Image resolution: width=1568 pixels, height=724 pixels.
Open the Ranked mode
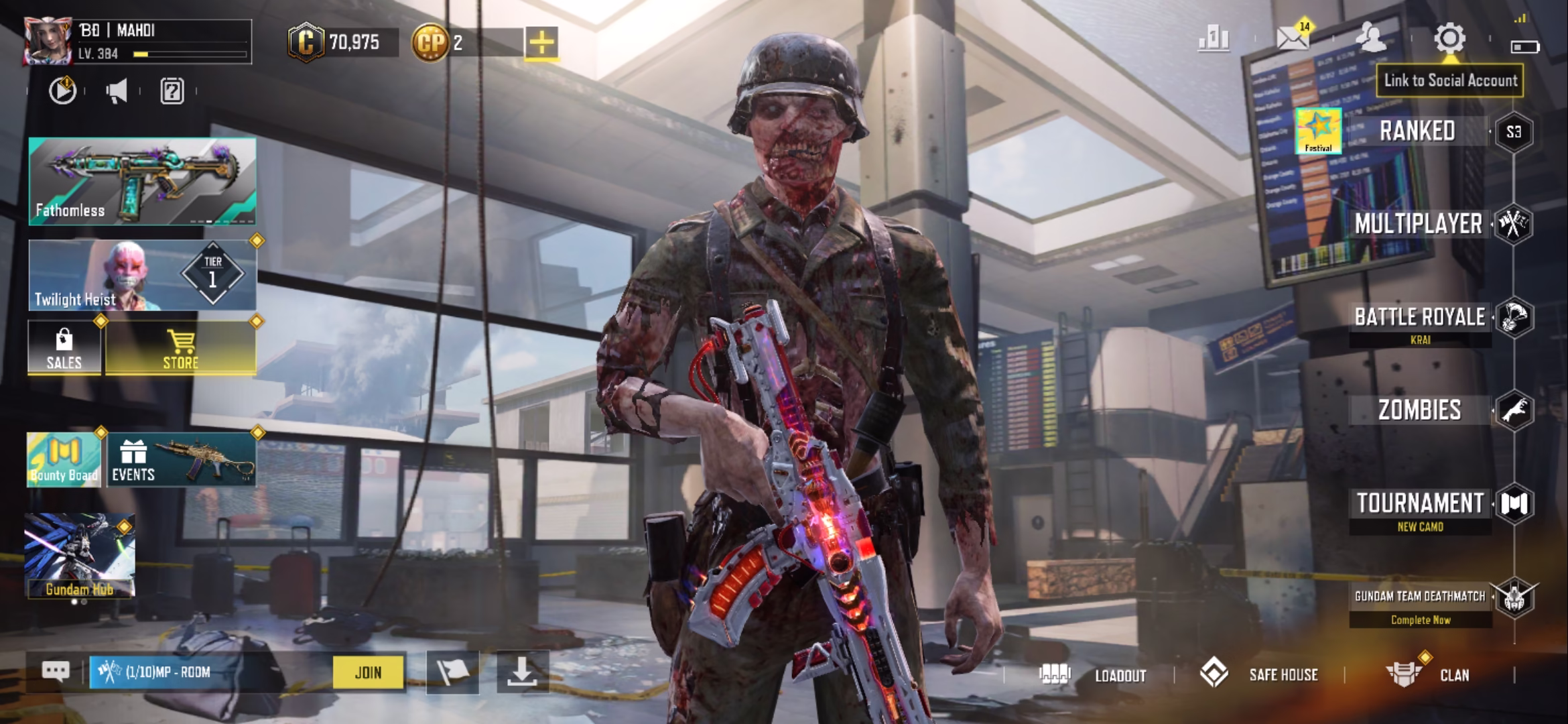[x=1417, y=131]
